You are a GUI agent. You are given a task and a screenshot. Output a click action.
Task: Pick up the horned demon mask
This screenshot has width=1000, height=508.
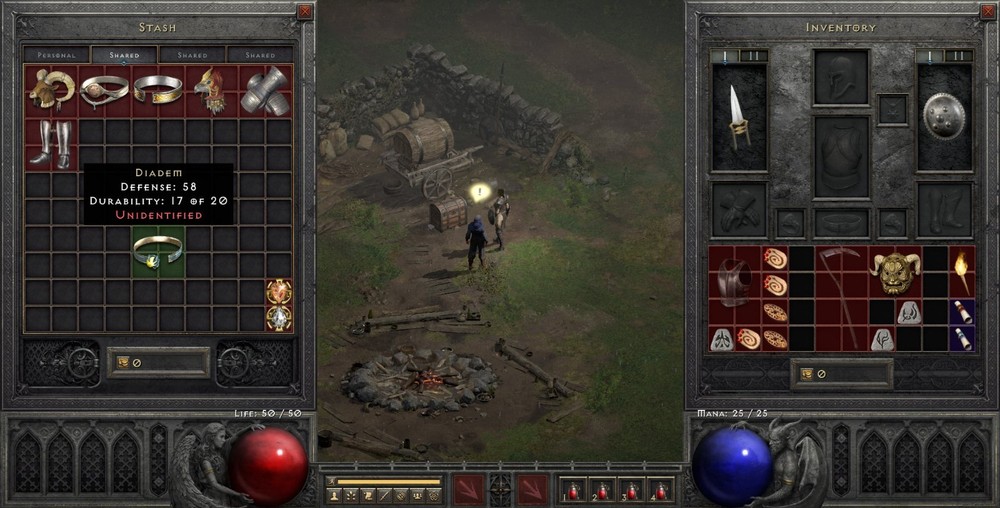pos(894,272)
